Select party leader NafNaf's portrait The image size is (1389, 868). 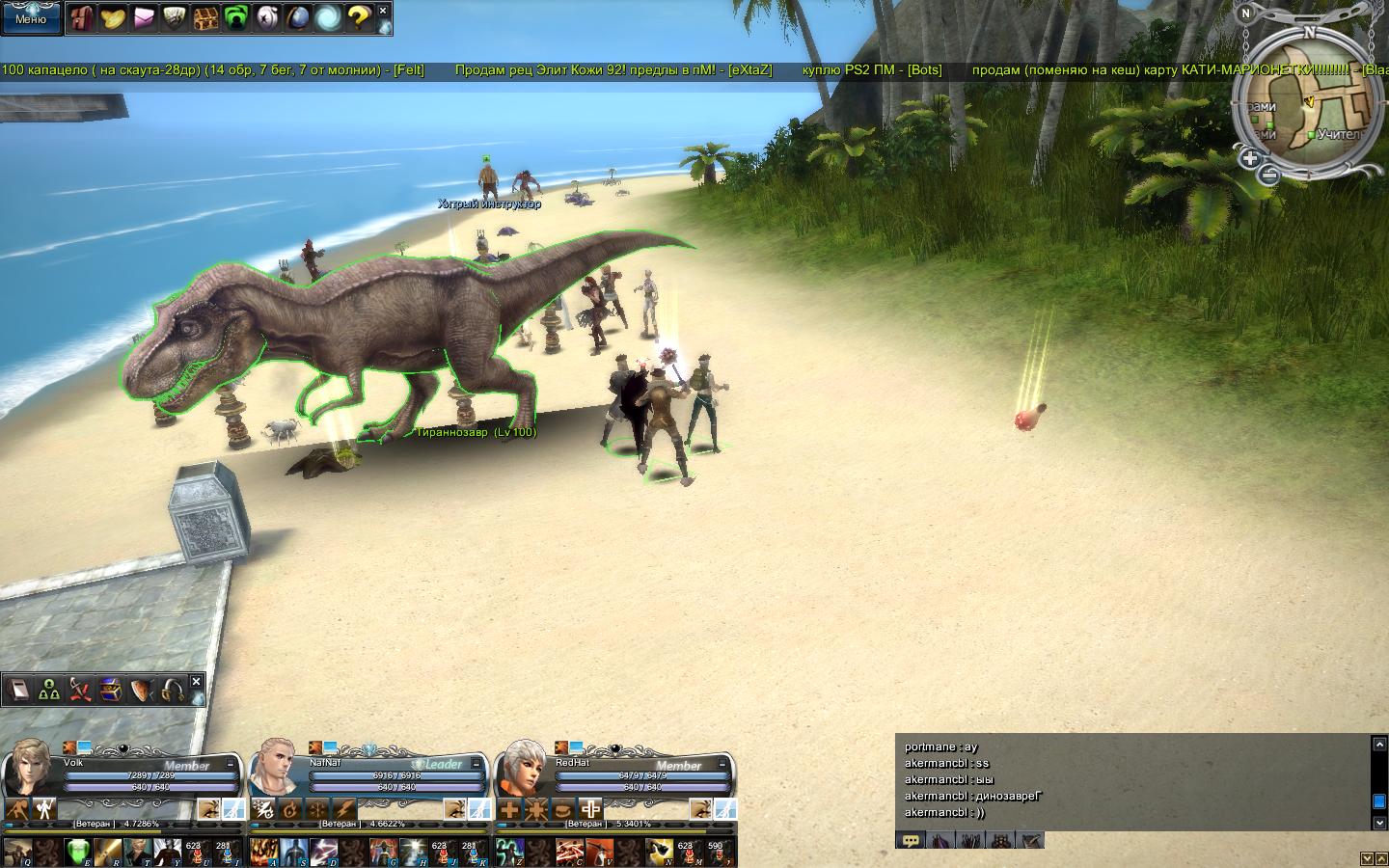[276, 767]
